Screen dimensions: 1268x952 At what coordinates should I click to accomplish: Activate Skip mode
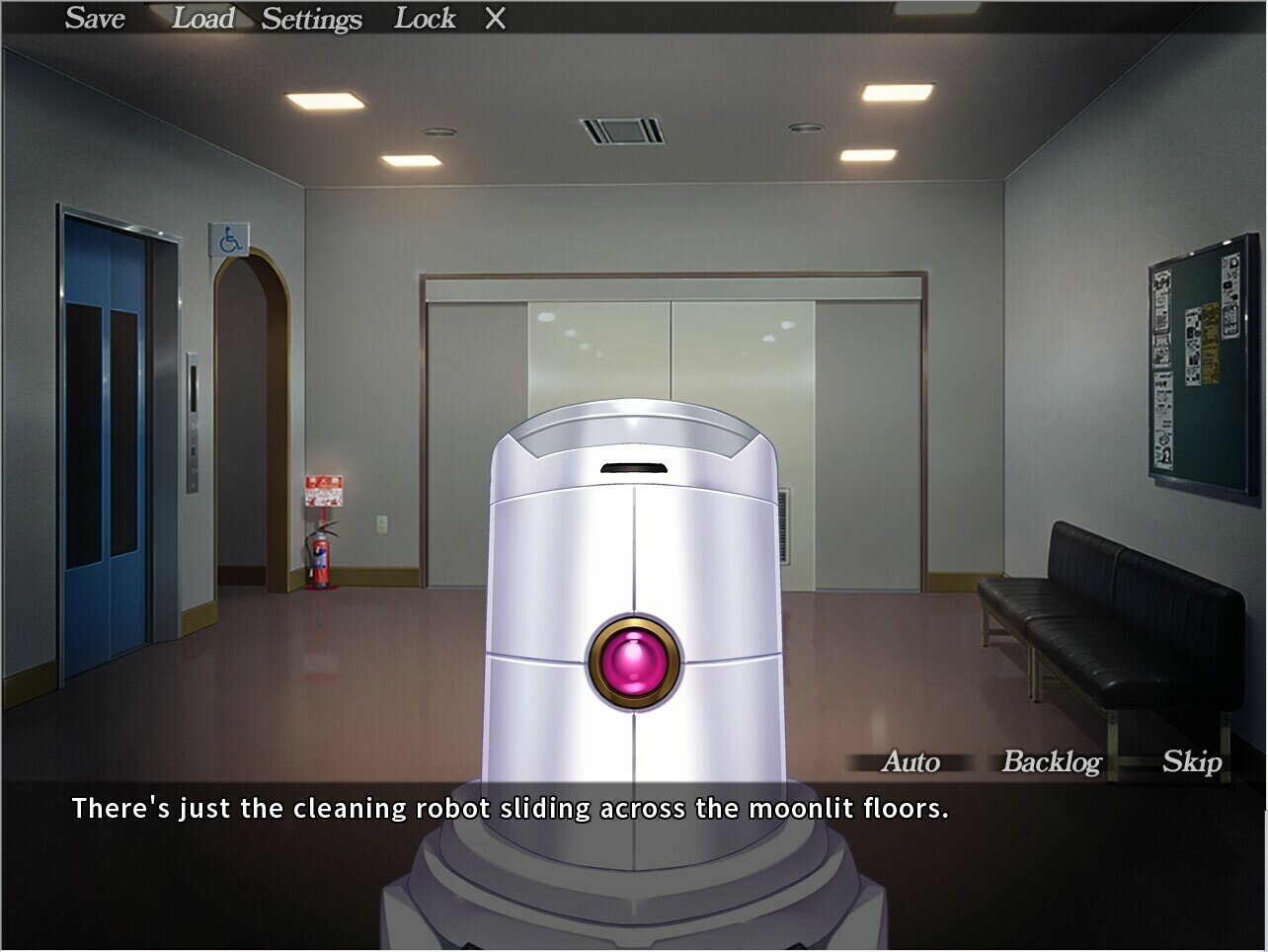pyautogui.click(x=1191, y=761)
